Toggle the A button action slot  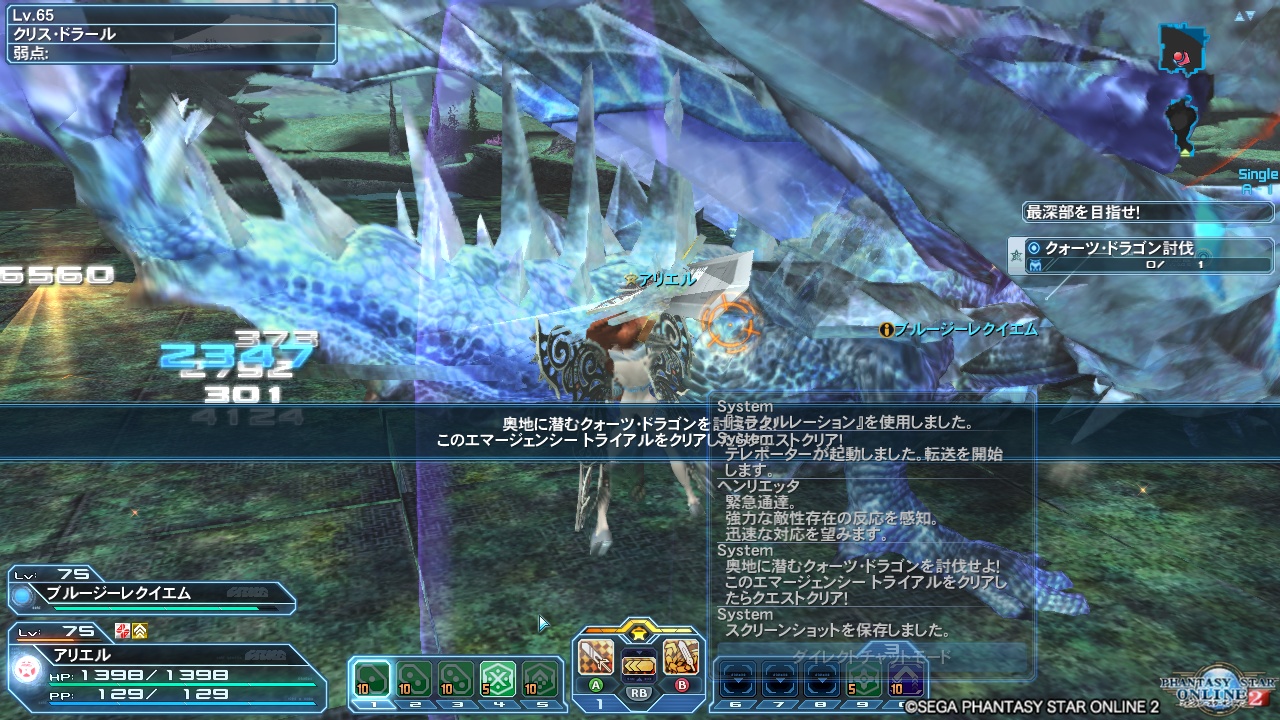(596, 685)
